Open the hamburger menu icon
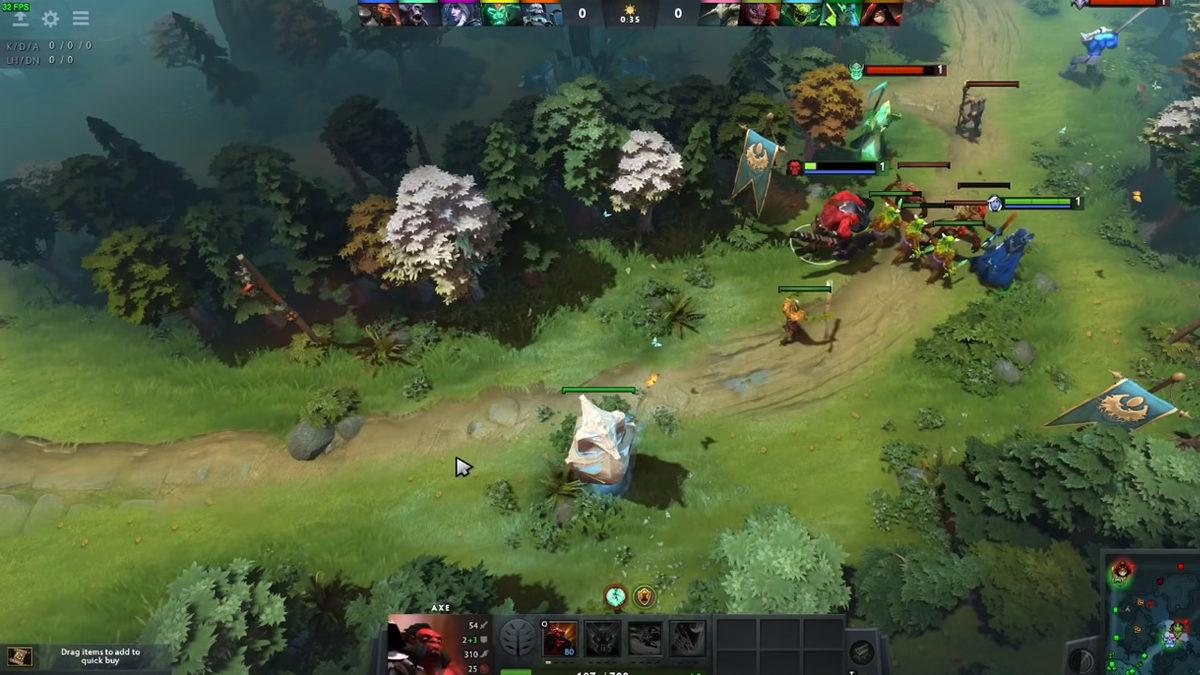The height and width of the screenshot is (675, 1200). pyautogui.click(x=81, y=19)
